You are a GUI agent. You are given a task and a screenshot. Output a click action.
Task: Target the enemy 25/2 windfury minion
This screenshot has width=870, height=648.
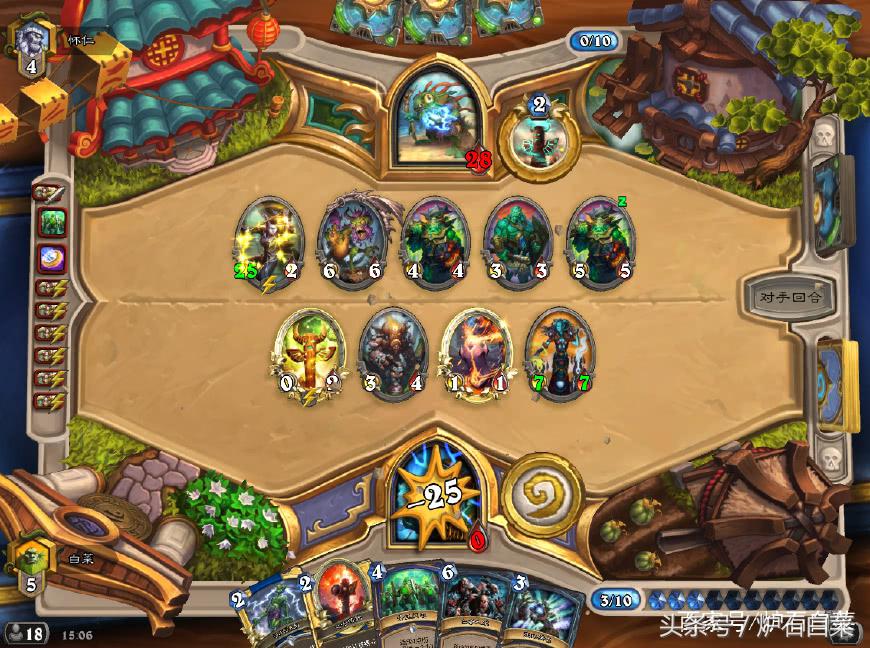(269, 244)
